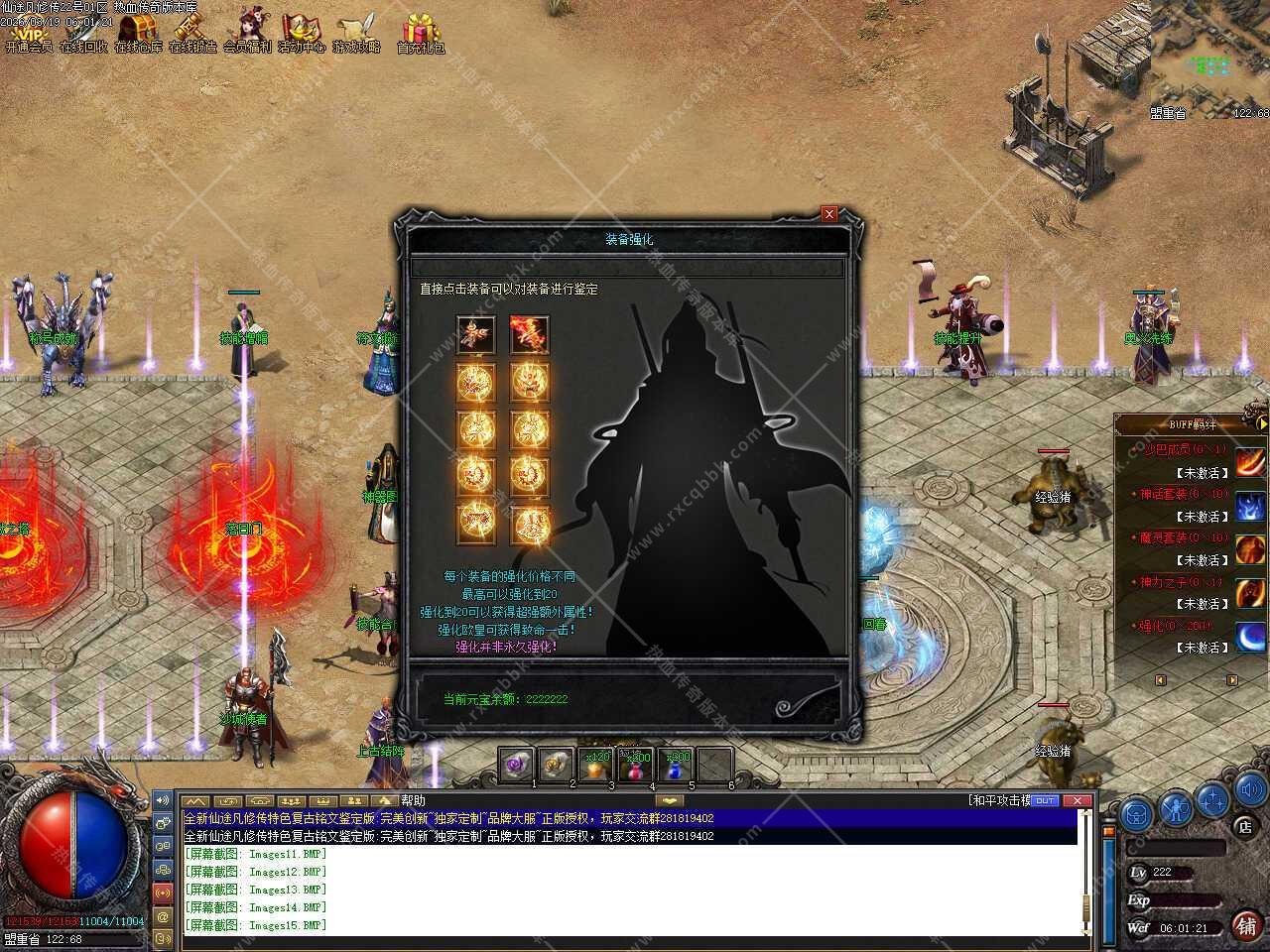Open the 在线仓库 online warehouse chest
This screenshot has height=952, width=1270.
pos(138,33)
